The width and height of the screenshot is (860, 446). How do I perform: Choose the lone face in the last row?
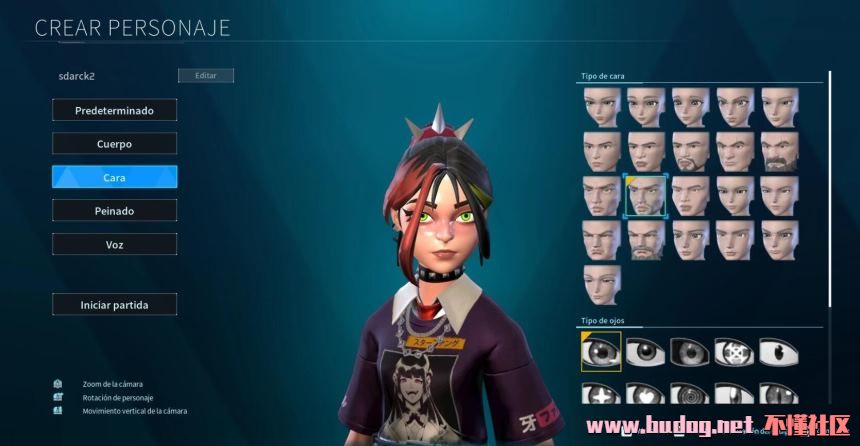coord(602,284)
